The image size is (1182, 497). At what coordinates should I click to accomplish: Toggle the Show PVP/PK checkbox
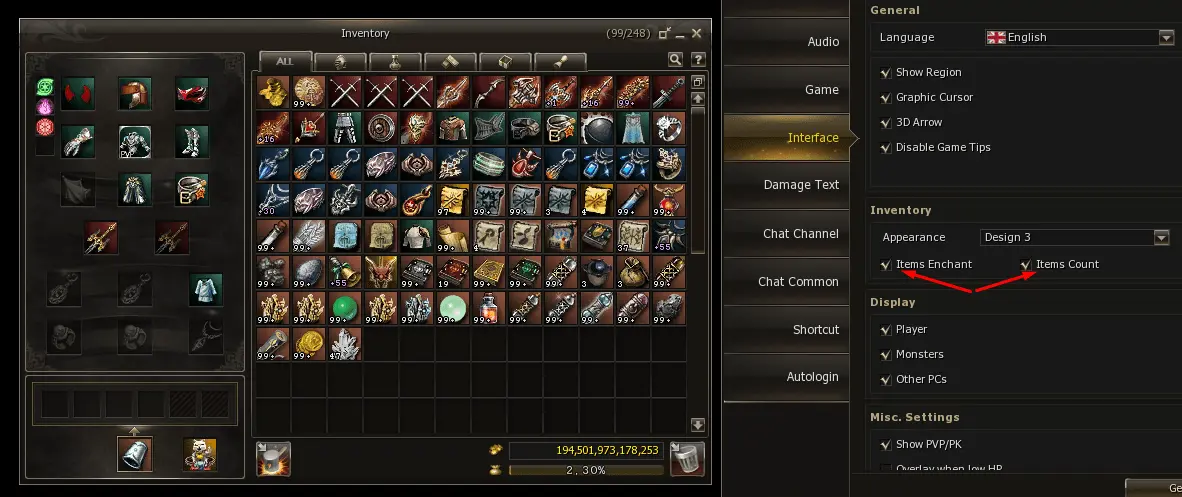coord(886,445)
